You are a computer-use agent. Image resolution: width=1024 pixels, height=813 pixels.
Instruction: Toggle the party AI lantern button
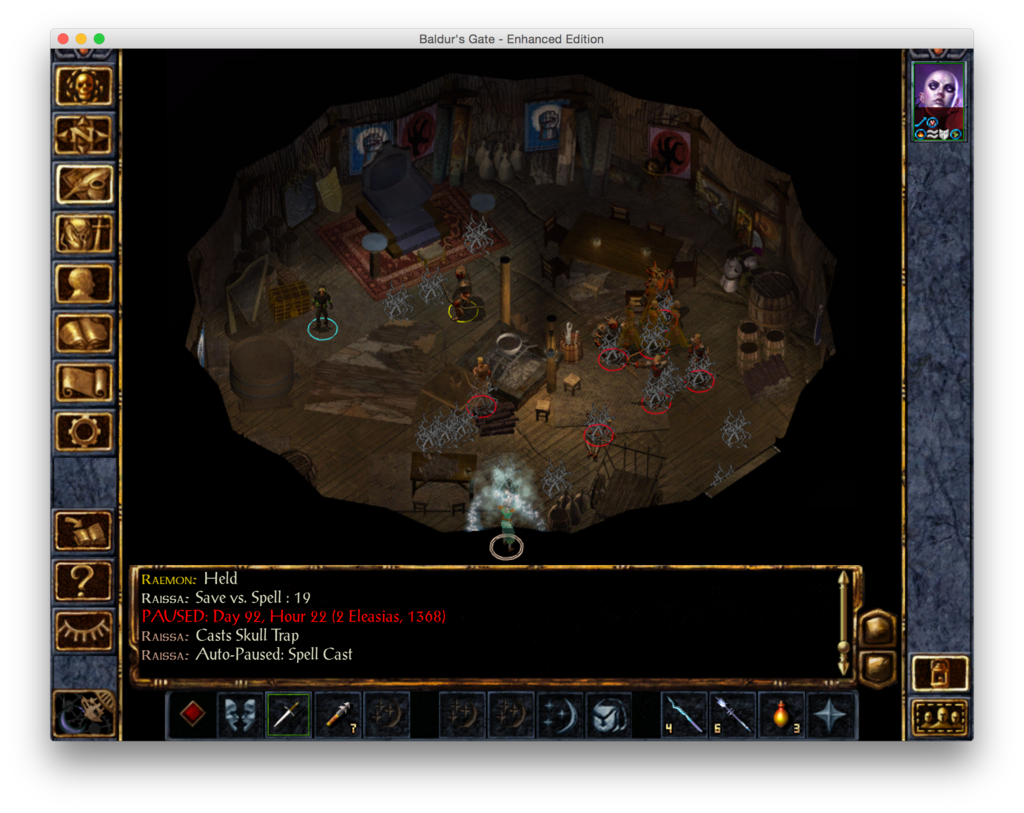(x=940, y=673)
